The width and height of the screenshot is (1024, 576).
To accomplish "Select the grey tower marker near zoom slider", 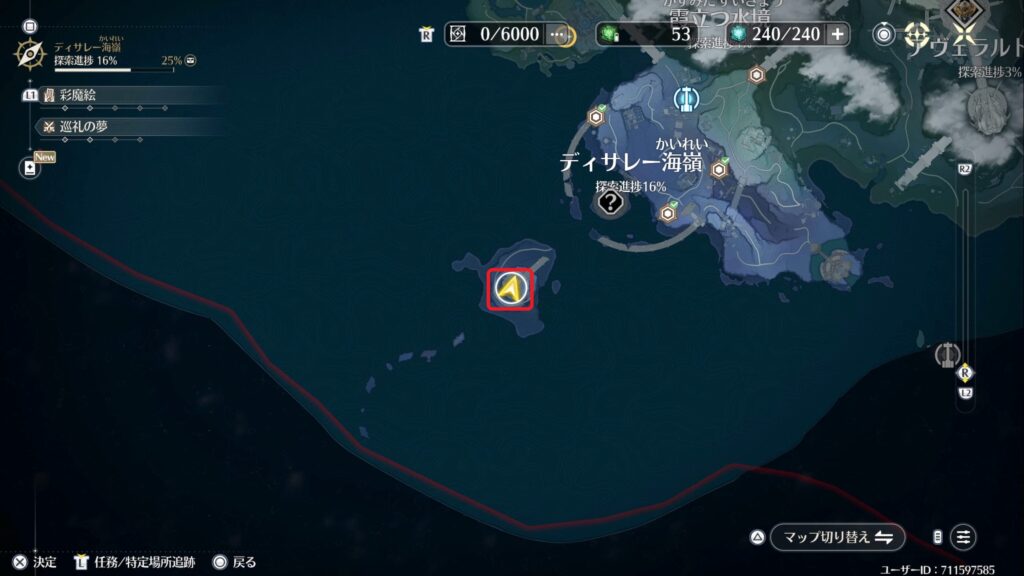I will 945,355.
